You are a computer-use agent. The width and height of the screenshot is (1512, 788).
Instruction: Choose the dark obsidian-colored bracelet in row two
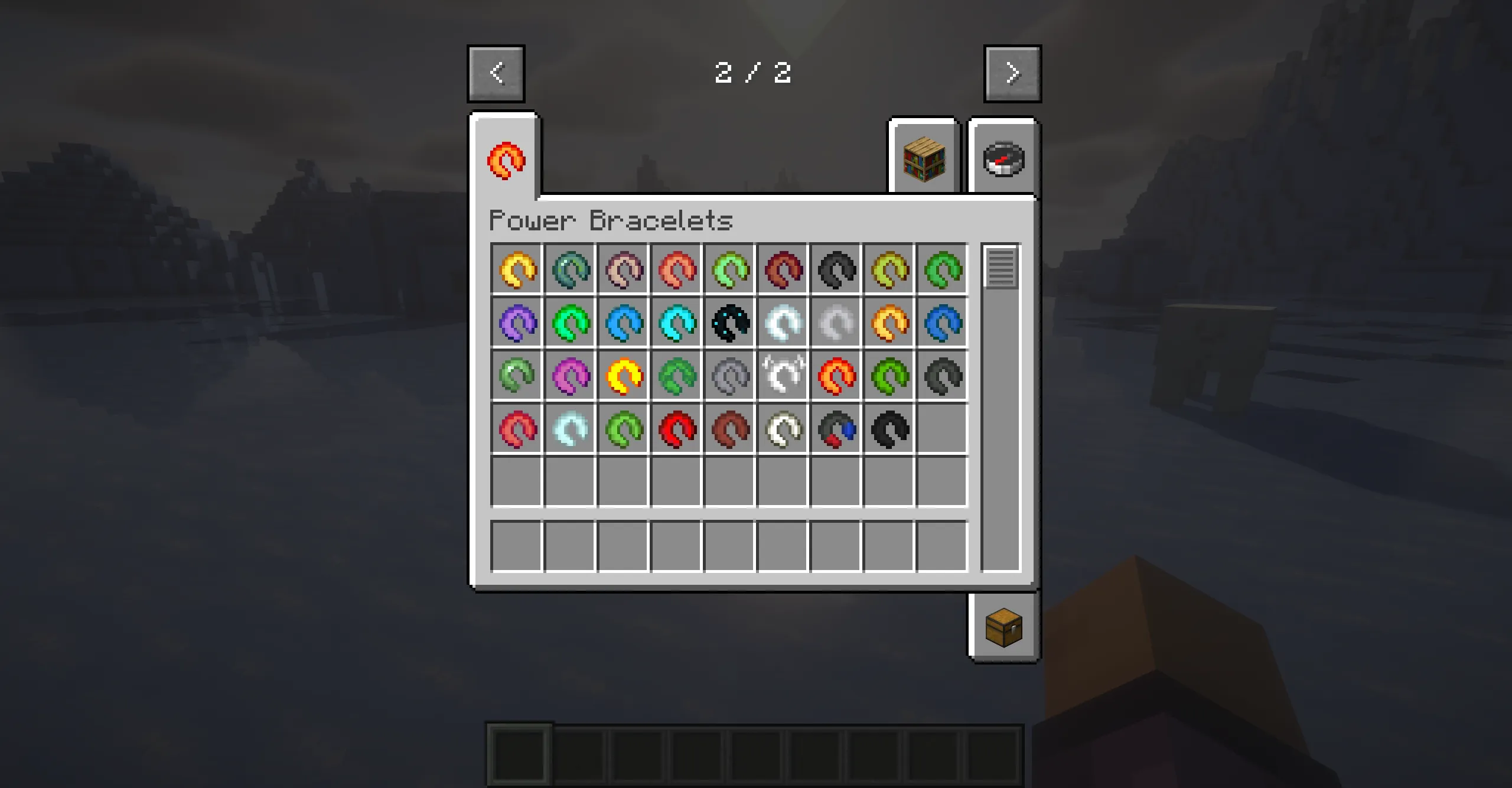click(x=729, y=323)
